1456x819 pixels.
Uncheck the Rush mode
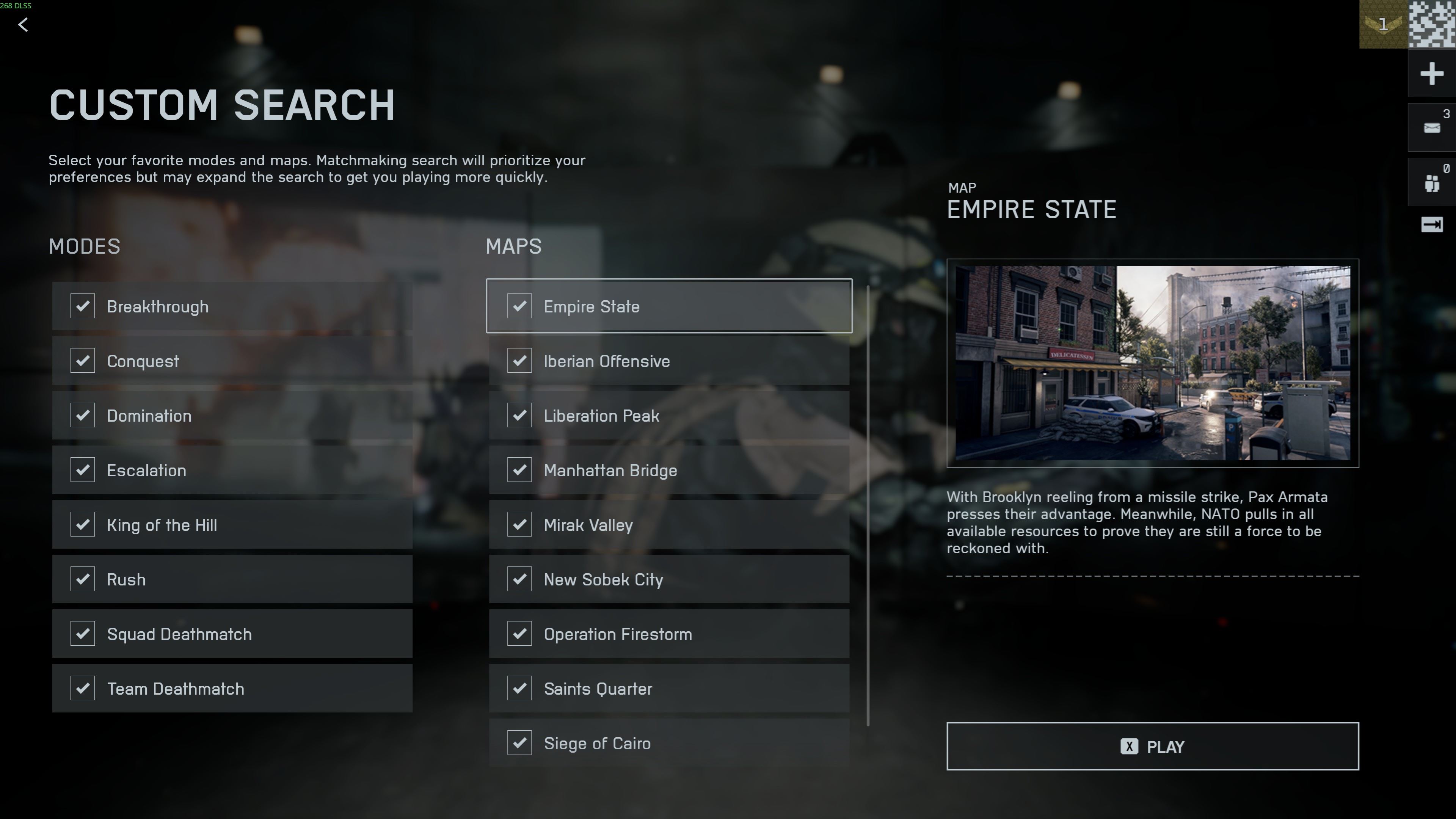pyautogui.click(x=83, y=579)
